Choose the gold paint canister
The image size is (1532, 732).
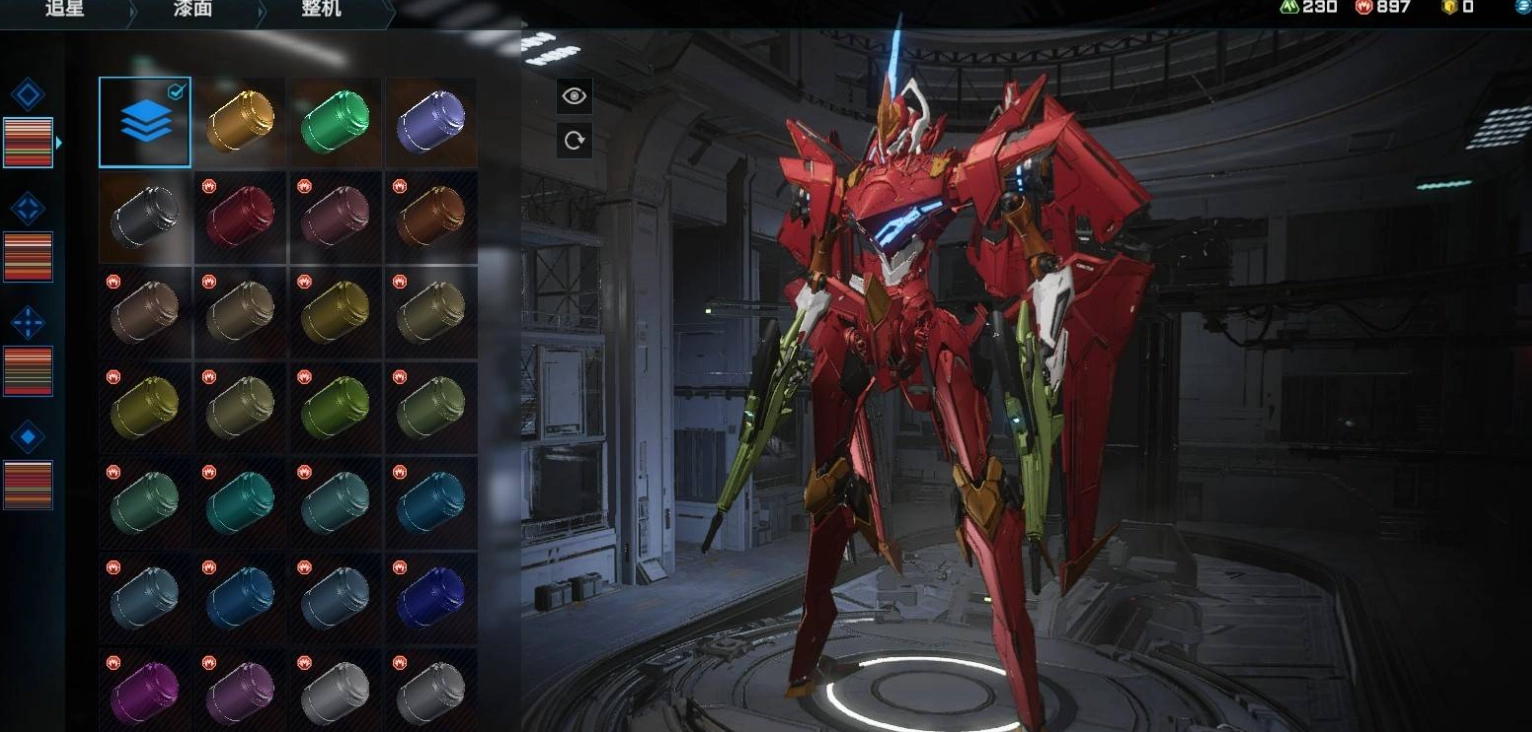click(x=241, y=122)
